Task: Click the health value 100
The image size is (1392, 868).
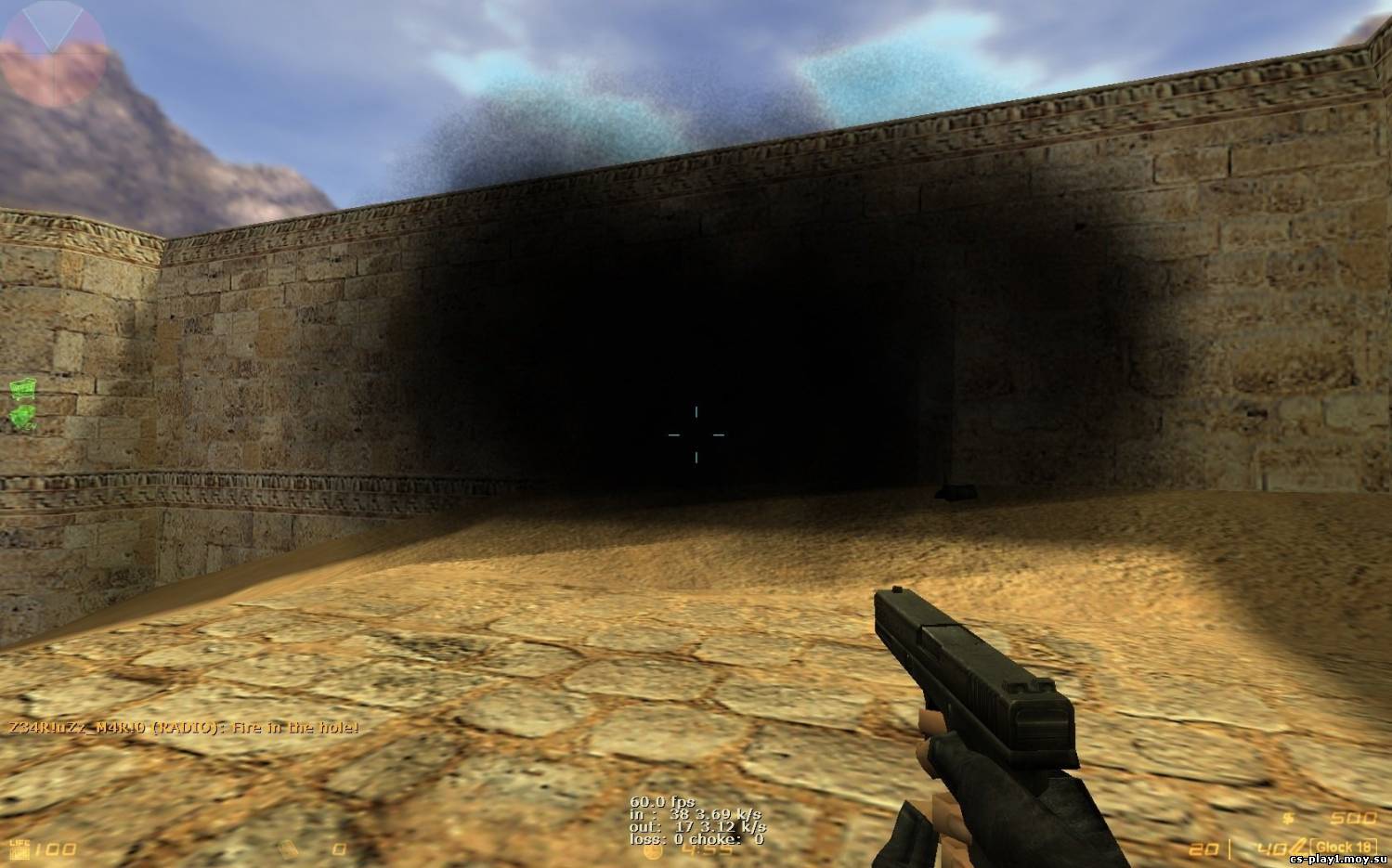Action: coord(54,847)
